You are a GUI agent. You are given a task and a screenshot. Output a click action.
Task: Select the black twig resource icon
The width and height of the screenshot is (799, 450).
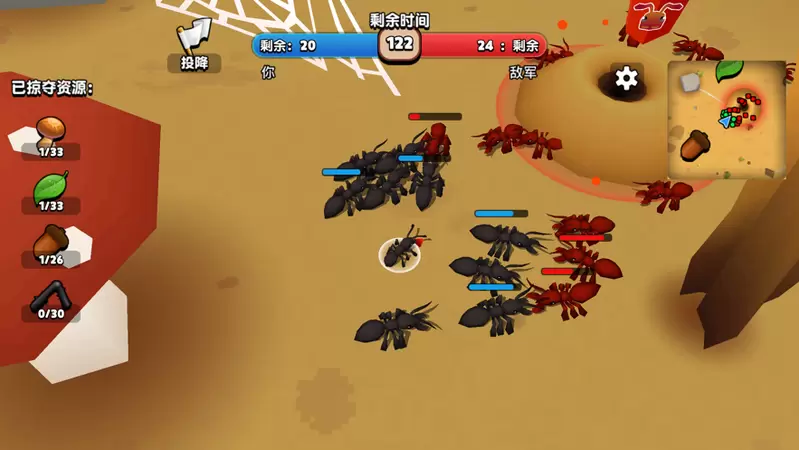pyautogui.click(x=50, y=296)
